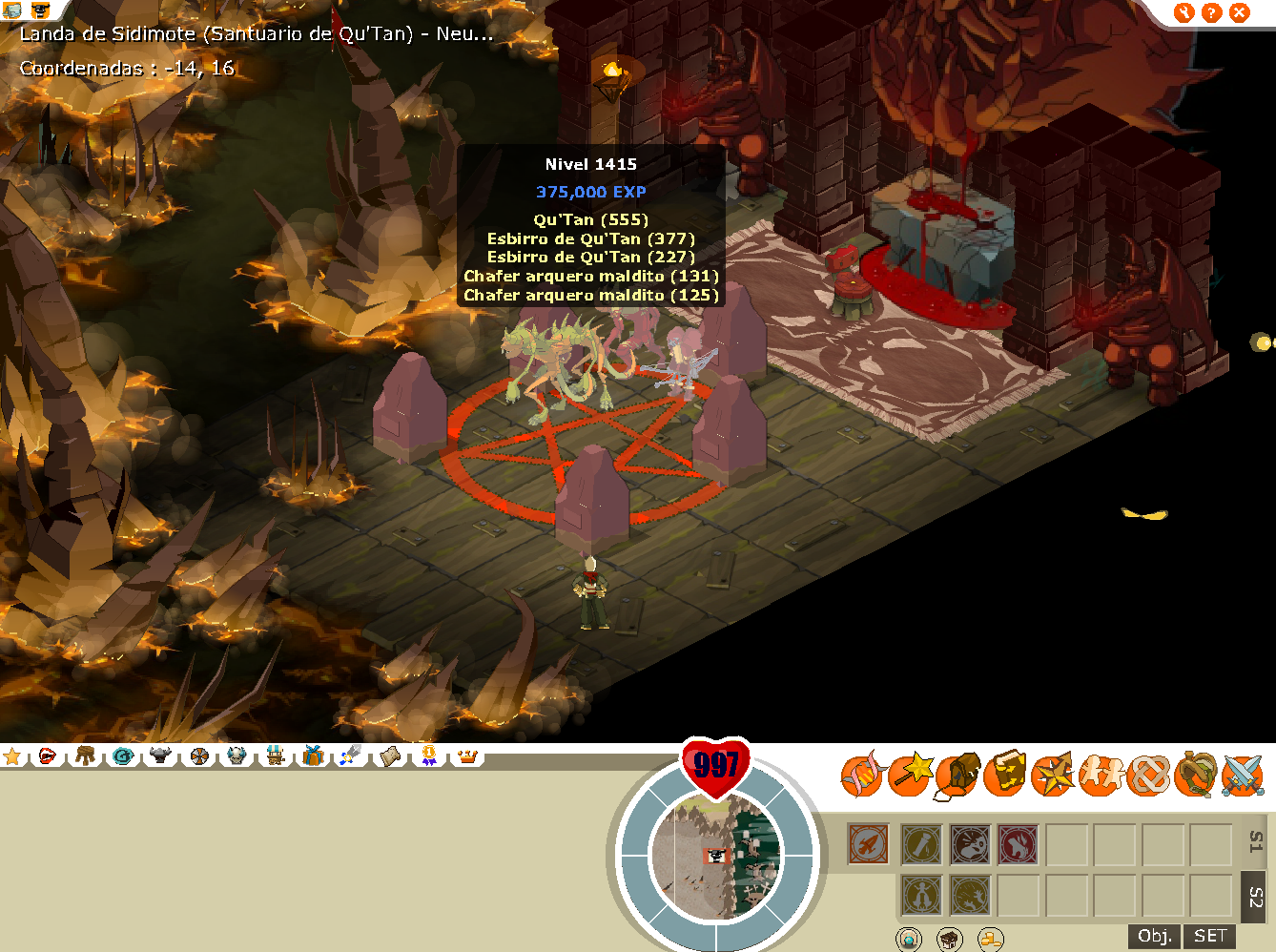Open the spell book icon
Image resolution: width=1276 pixels, height=952 pixels.
pos(1005,774)
